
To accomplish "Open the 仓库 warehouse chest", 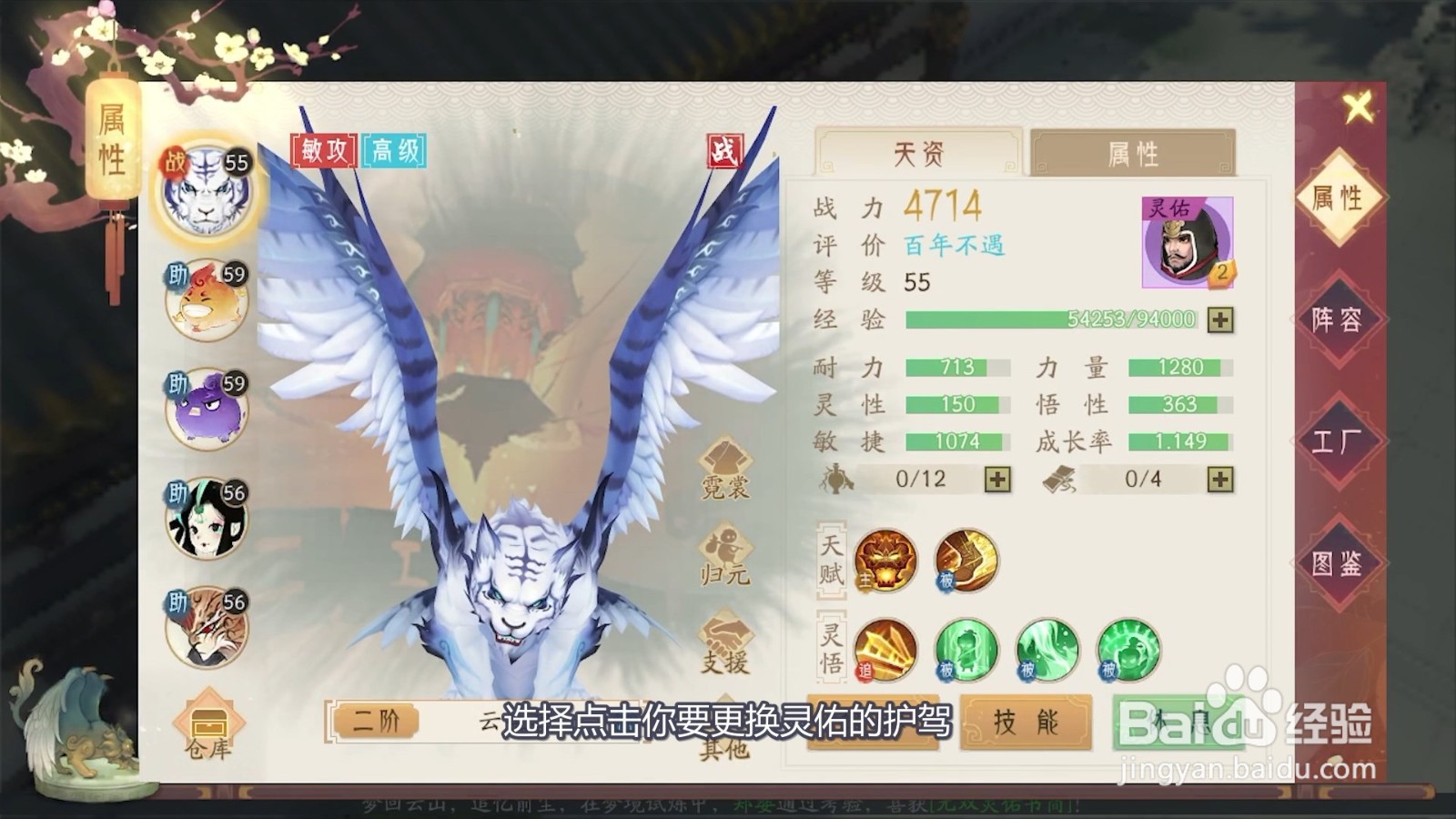I will [x=209, y=723].
